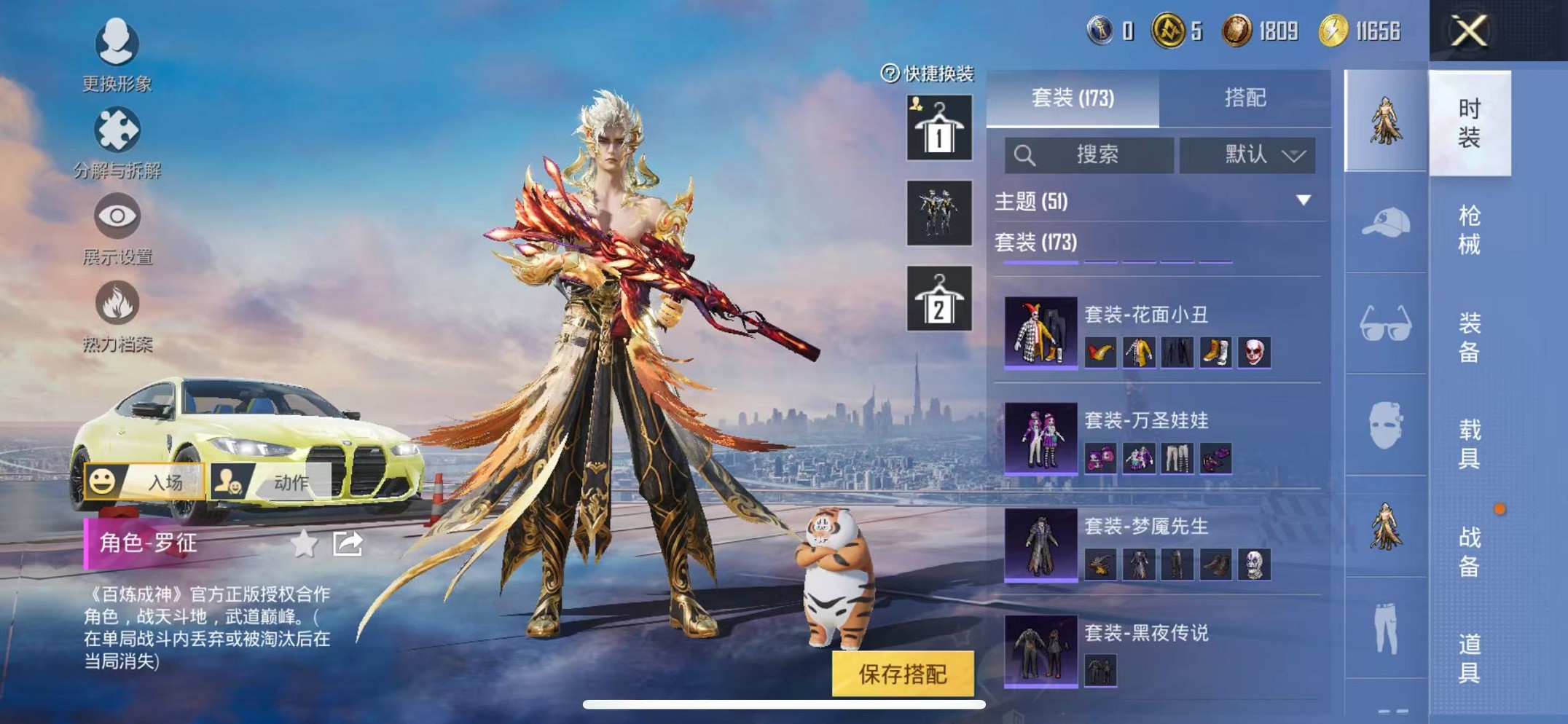
Task: Select the 动作 action button
Action: coord(271,481)
